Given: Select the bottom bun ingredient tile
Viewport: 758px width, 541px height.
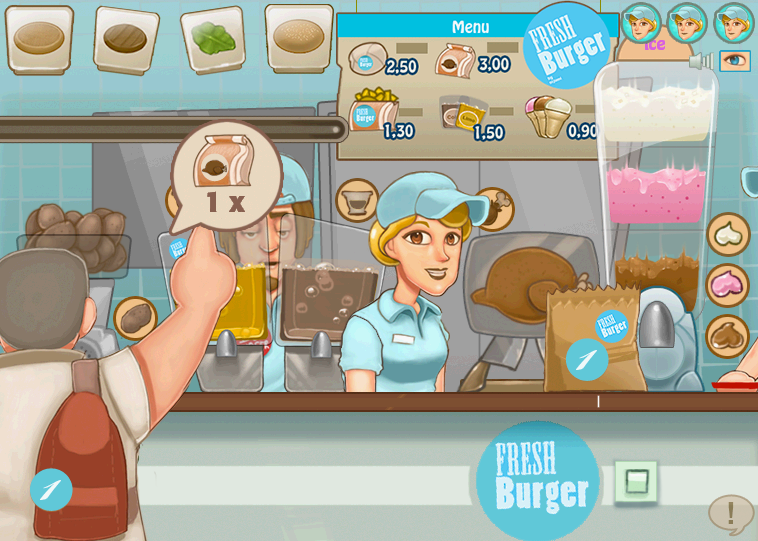Looking at the screenshot, I should [39, 39].
